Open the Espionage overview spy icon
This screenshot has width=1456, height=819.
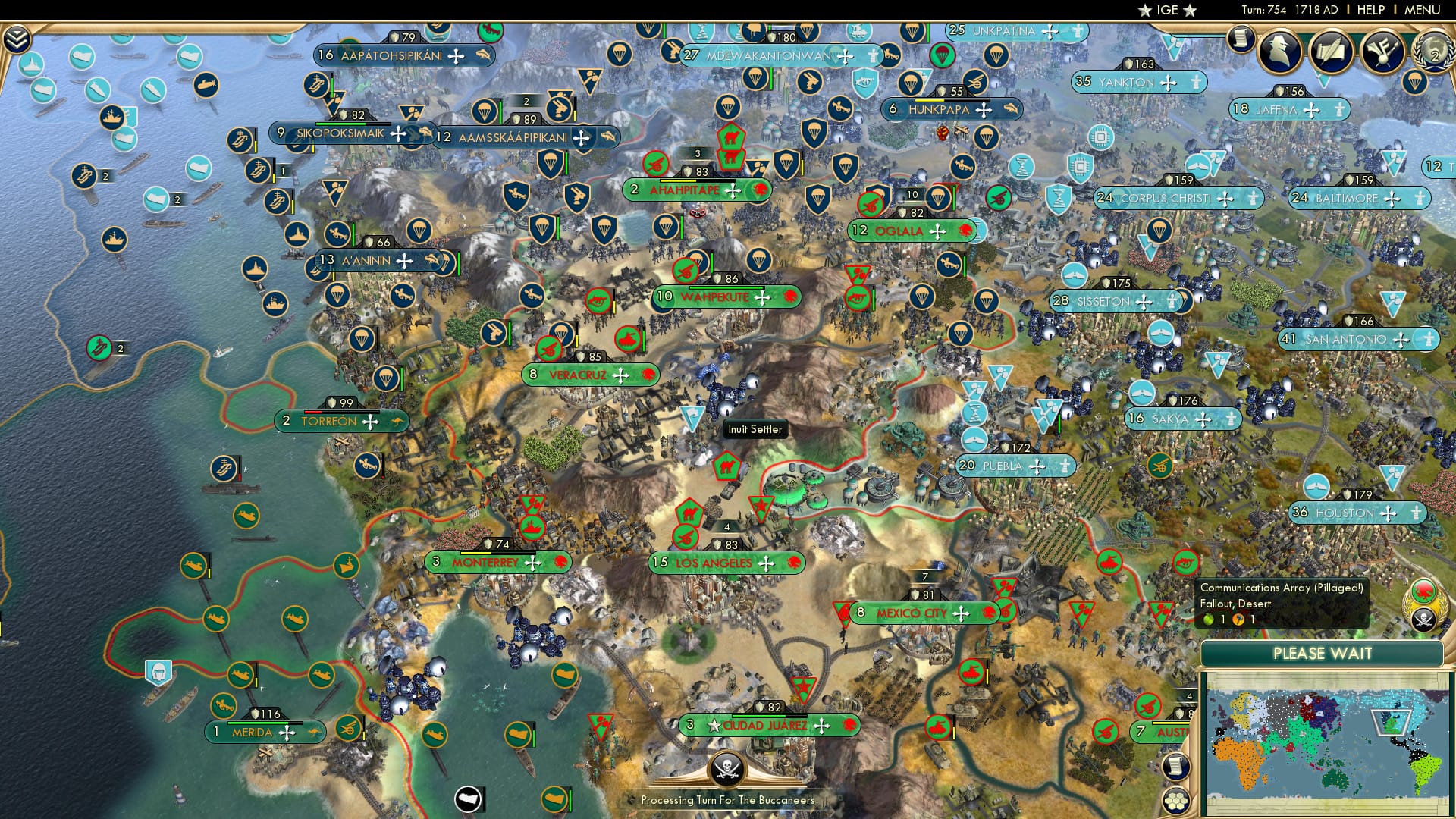(x=1279, y=51)
